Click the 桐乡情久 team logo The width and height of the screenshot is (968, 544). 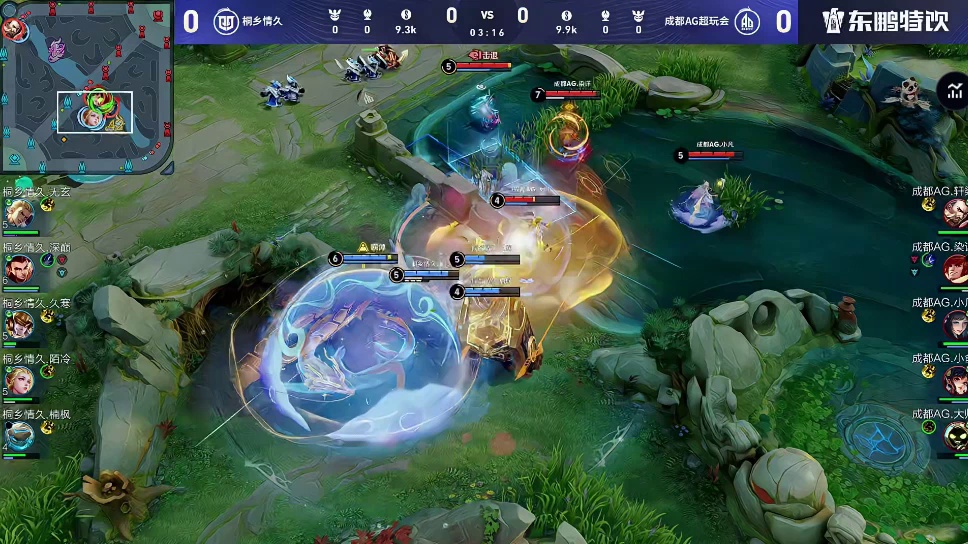click(227, 20)
